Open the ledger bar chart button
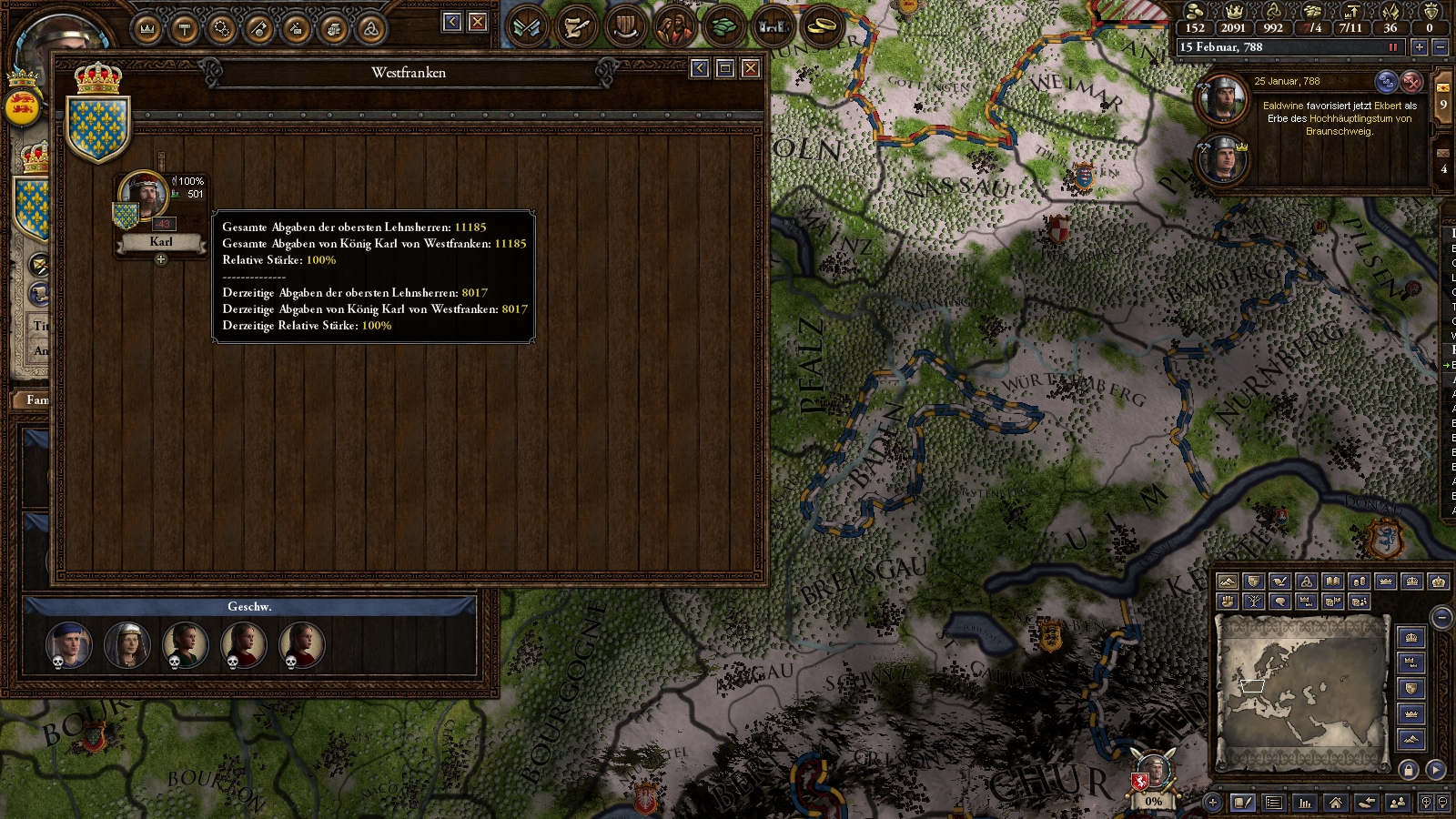The width and height of the screenshot is (1456, 819). [x=1305, y=803]
